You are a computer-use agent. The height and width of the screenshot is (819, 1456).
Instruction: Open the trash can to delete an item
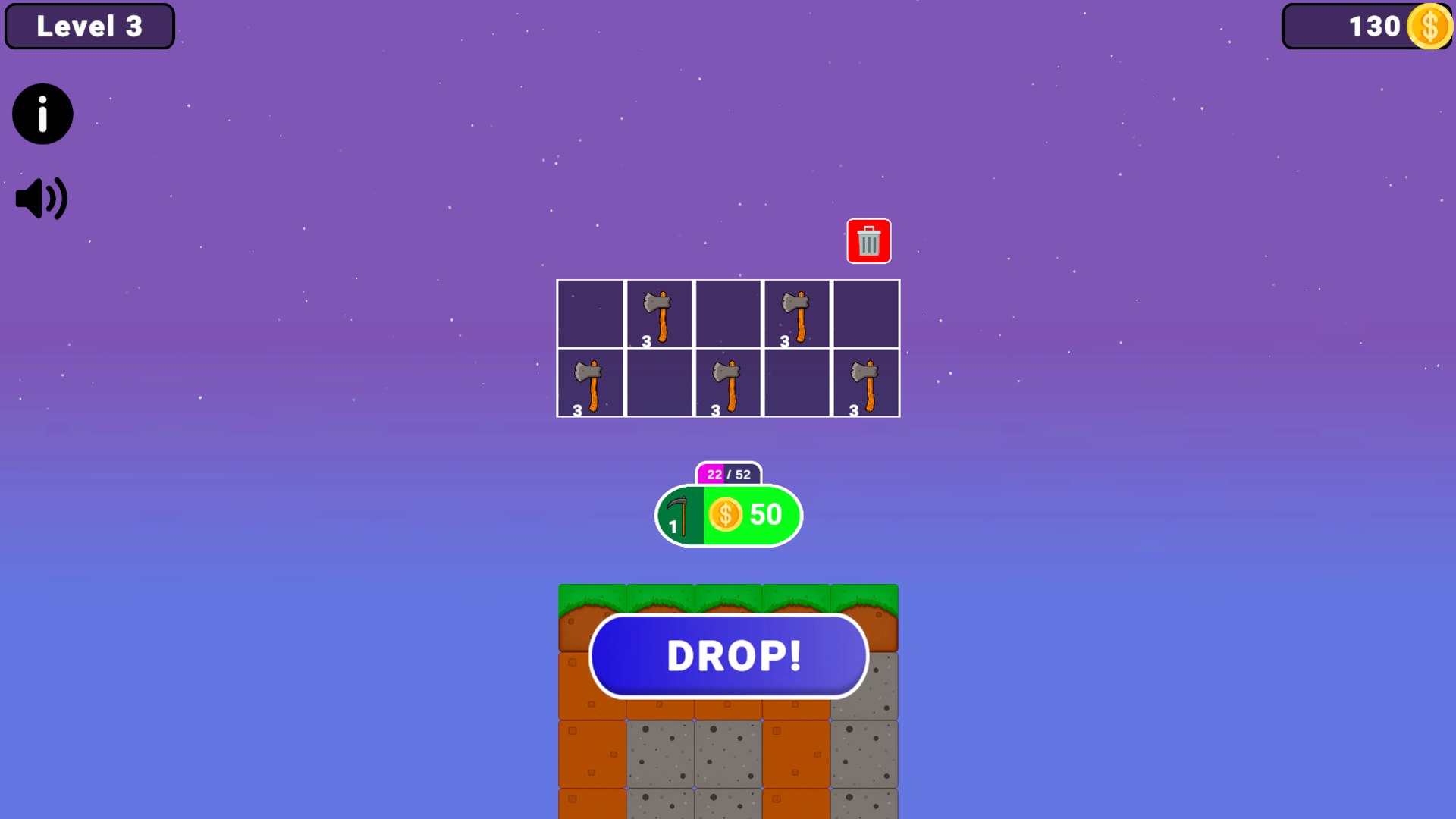868,241
